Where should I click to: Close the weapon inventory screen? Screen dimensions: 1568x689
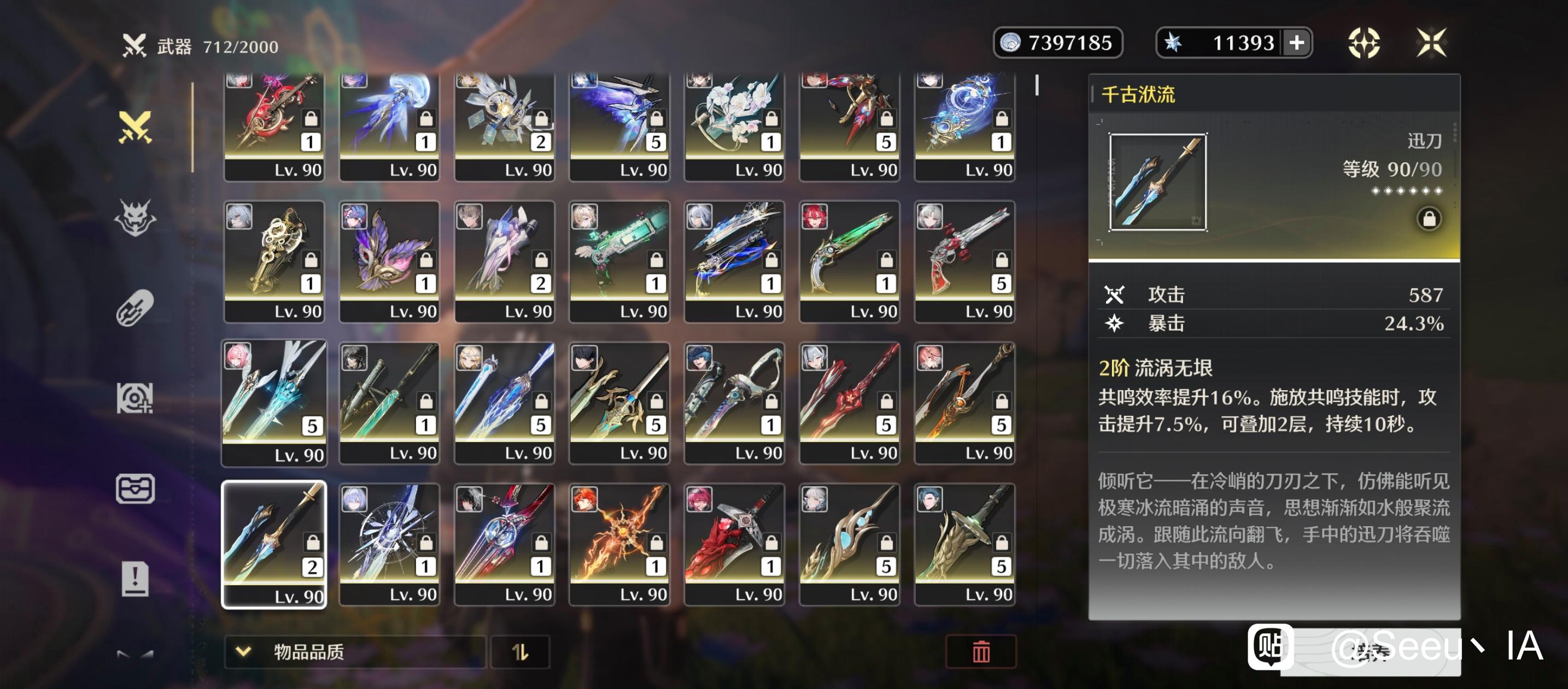tap(1430, 43)
